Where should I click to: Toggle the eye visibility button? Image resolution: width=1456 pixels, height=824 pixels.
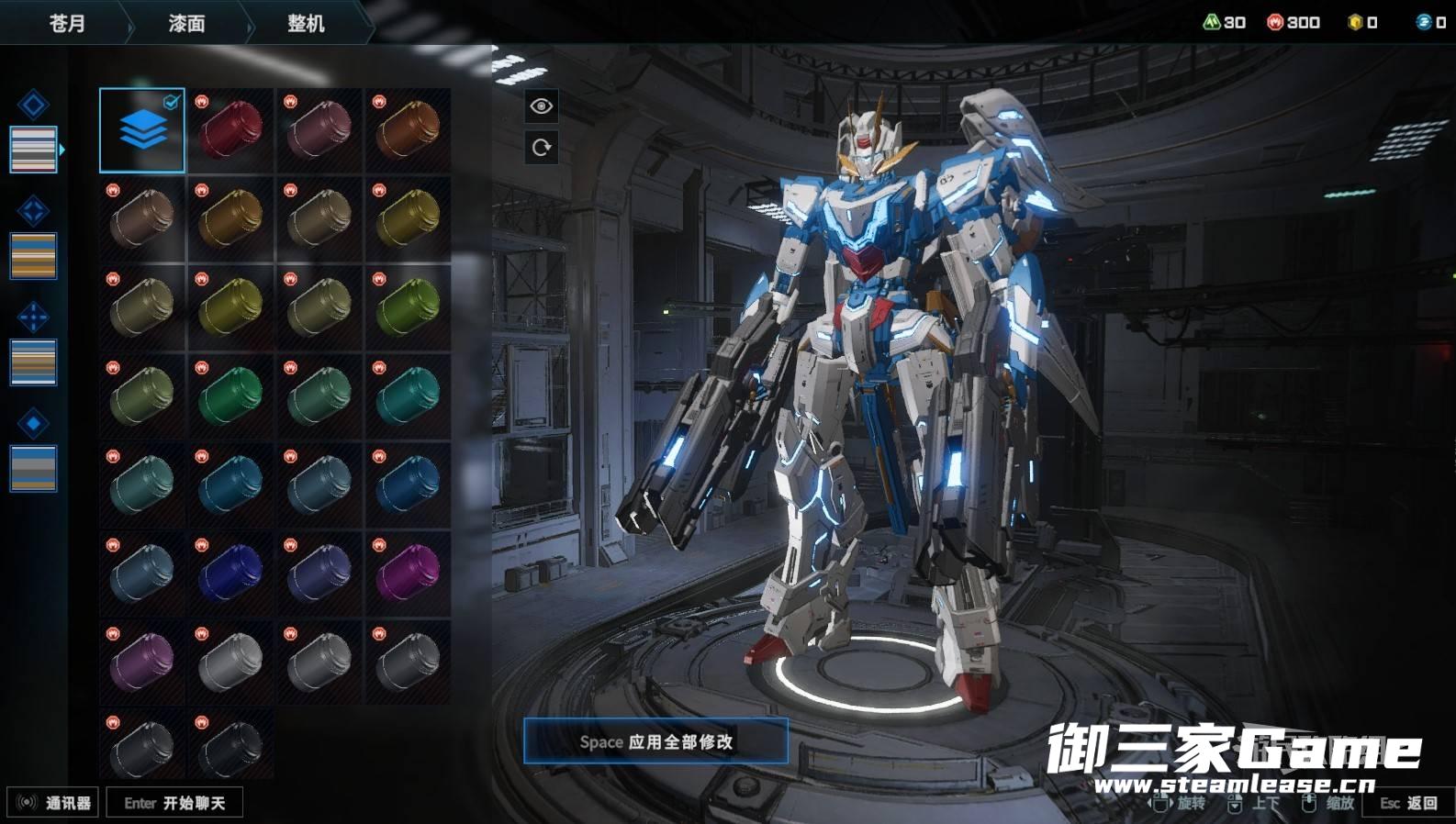542,106
